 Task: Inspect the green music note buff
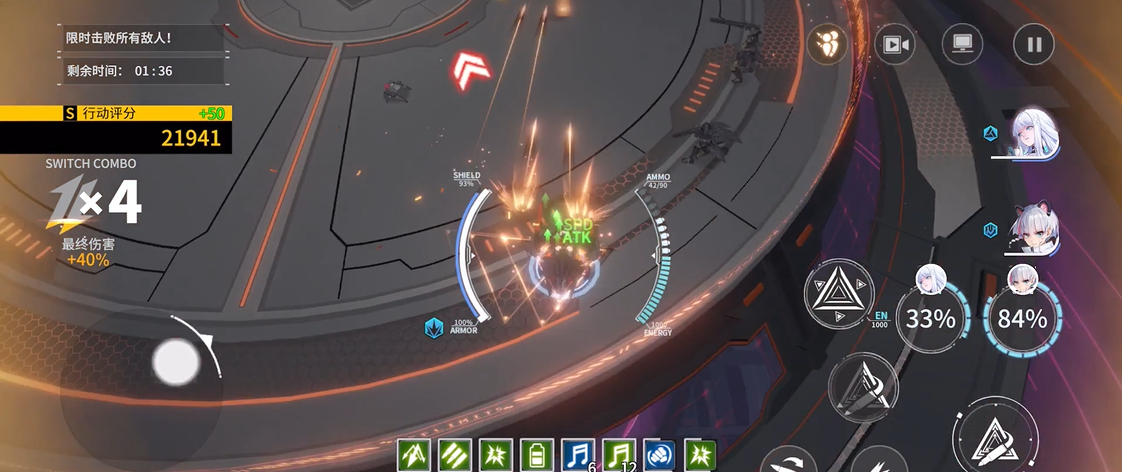pyautogui.click(x=618, y=455)
